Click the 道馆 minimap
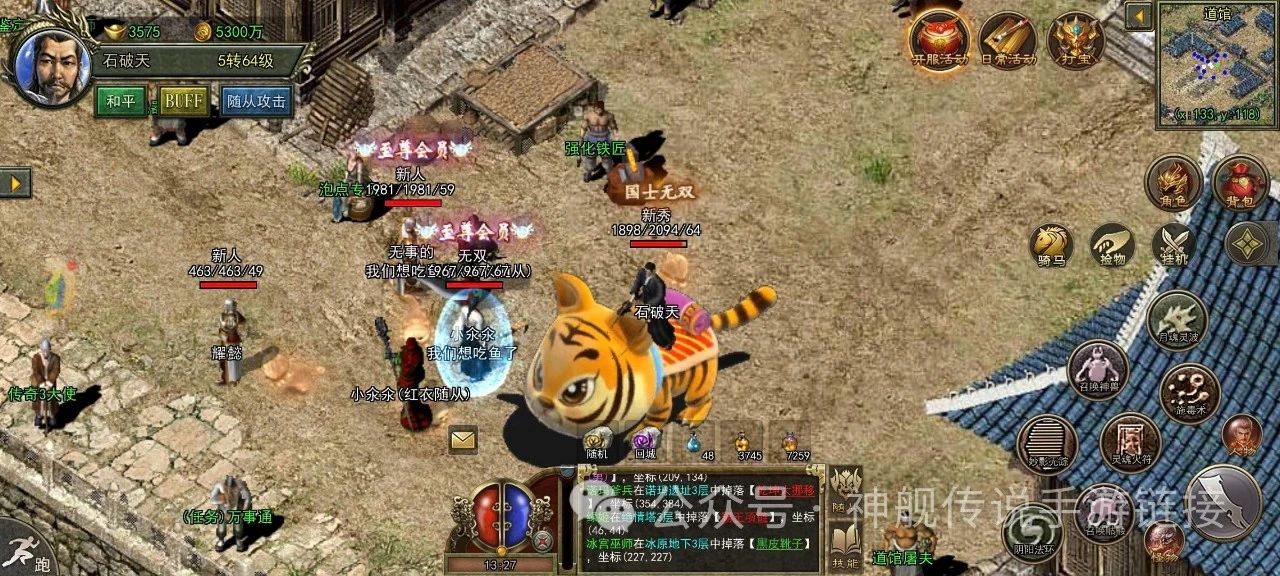The width and height of the screenshot is (1280, 576). (1216, 63)
